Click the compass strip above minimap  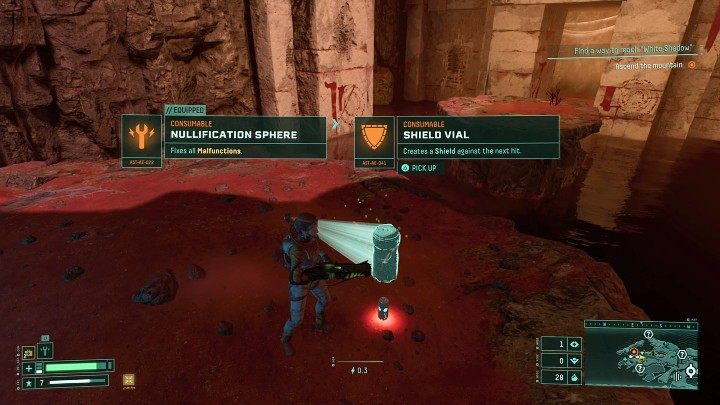[640, 325]
